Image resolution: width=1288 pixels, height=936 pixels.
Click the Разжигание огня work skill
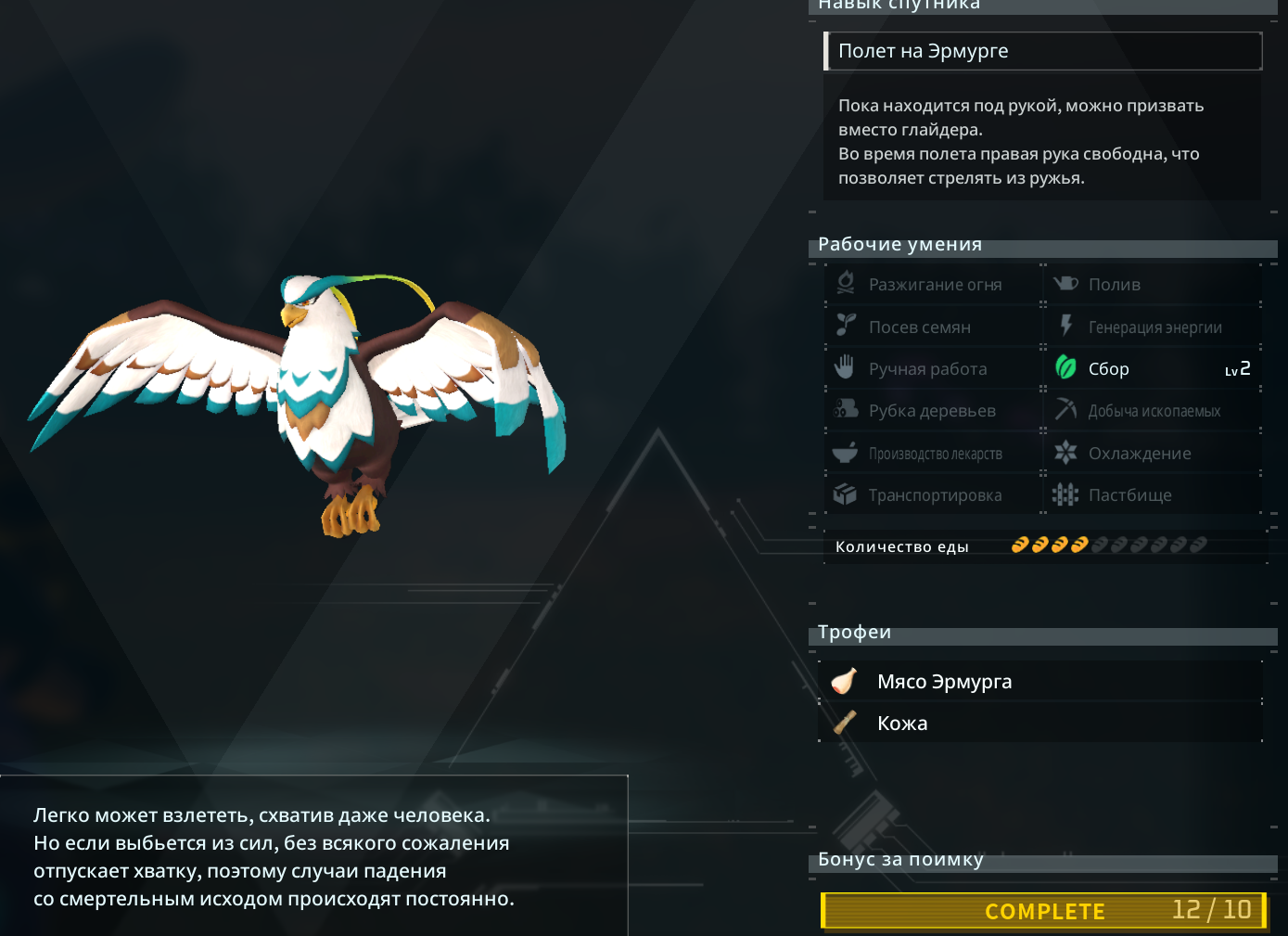pos(934,285)
